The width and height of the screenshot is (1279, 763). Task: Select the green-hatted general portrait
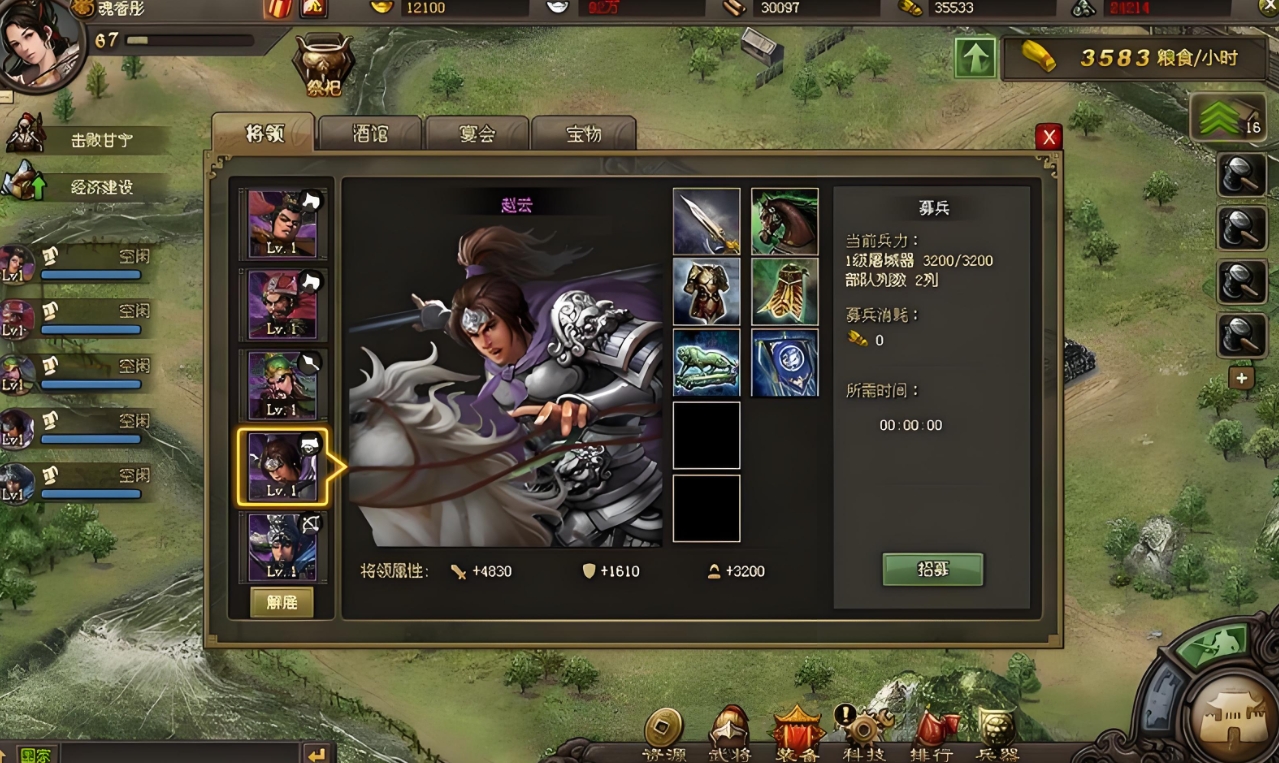283,385
